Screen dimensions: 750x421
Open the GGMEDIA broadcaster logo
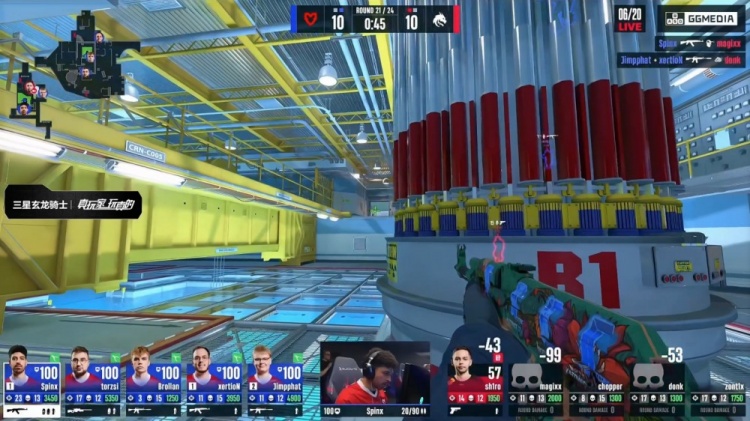pyautogui.click(x=699, y=18)
